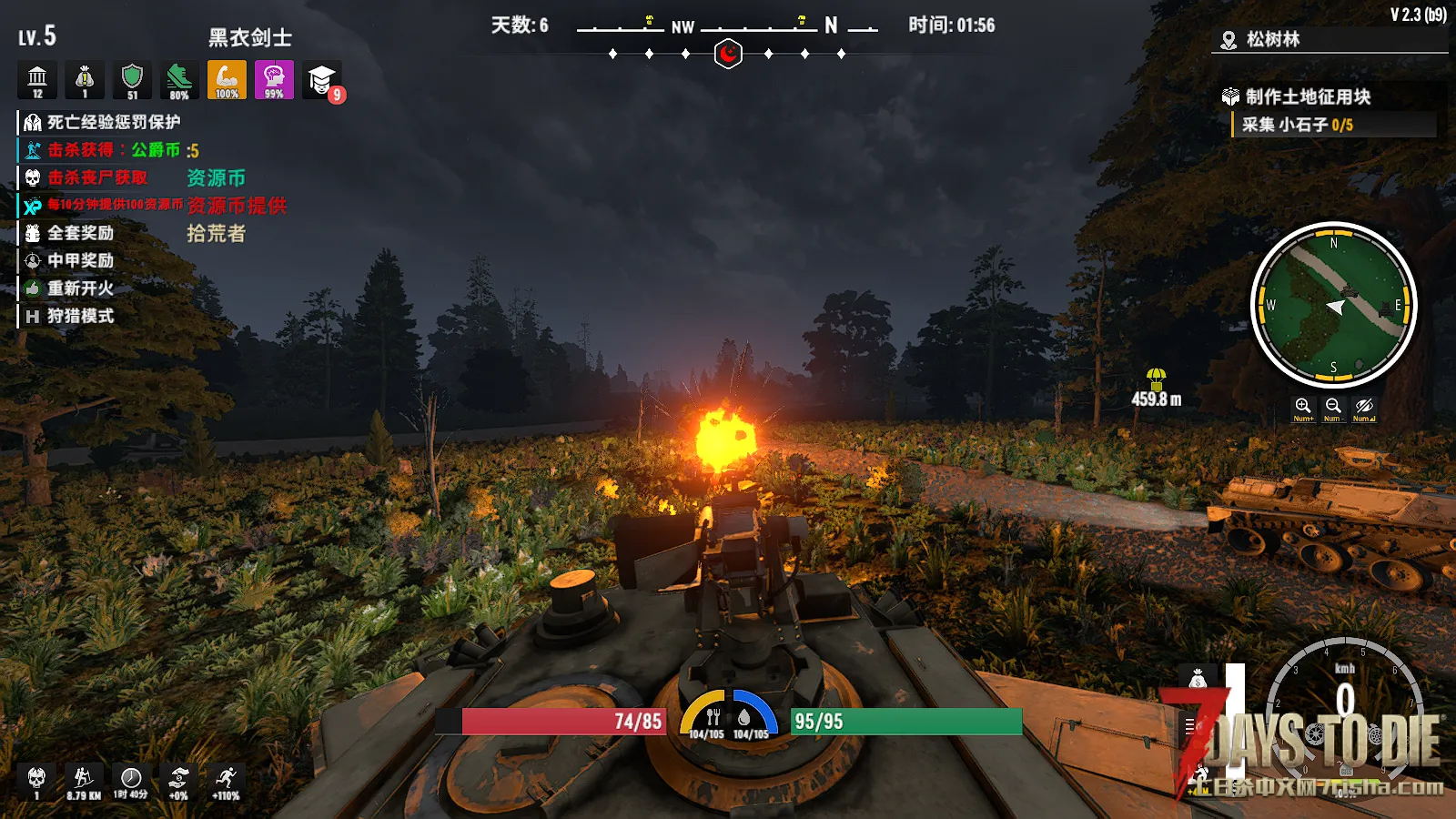Hide the minimap with eye button
This screenshot has width=1456, height=819.
1363,407
